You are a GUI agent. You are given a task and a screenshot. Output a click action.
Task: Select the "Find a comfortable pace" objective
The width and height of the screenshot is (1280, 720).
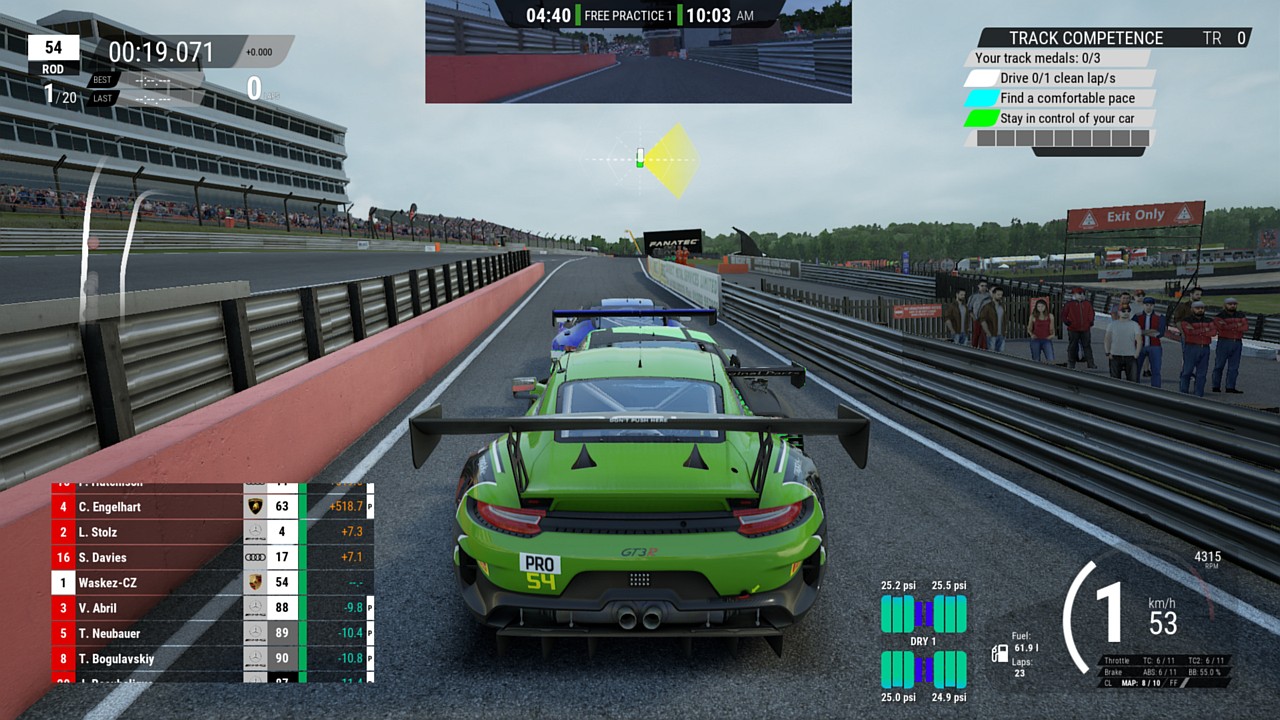(1067, 98)
